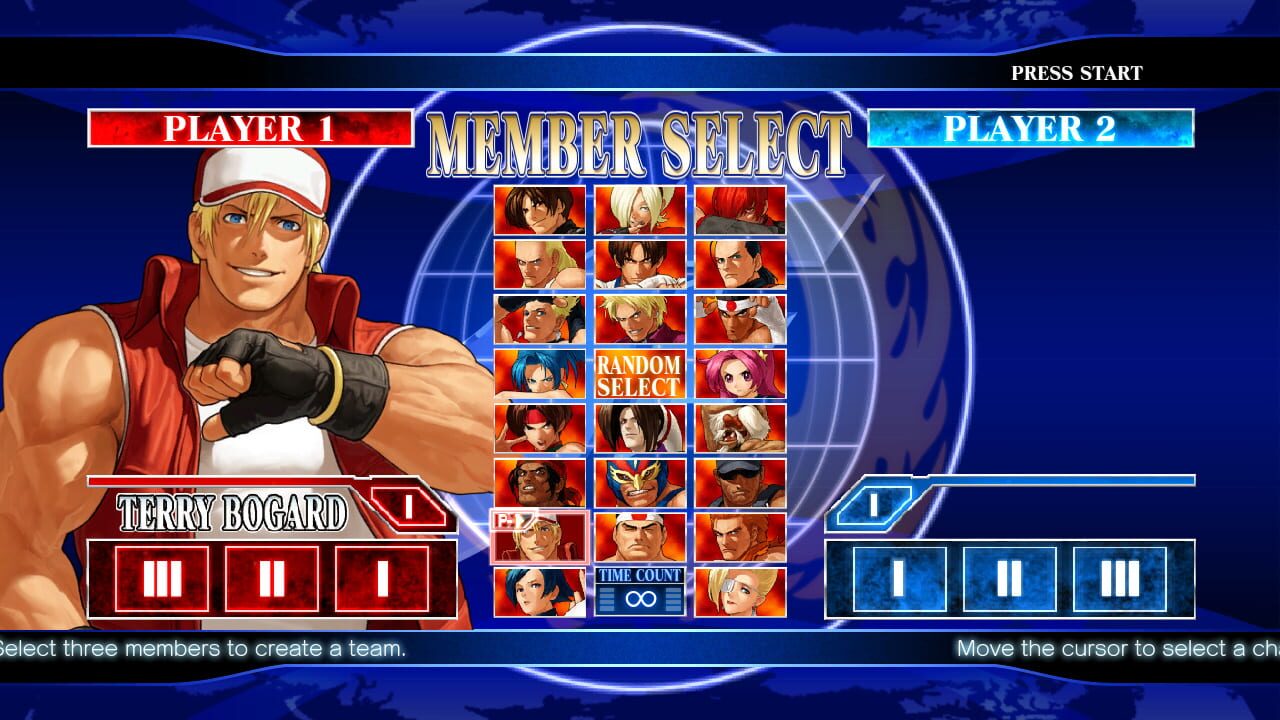
Task: Pick Joe with the rising-sun headband
Action: (741, 319)
